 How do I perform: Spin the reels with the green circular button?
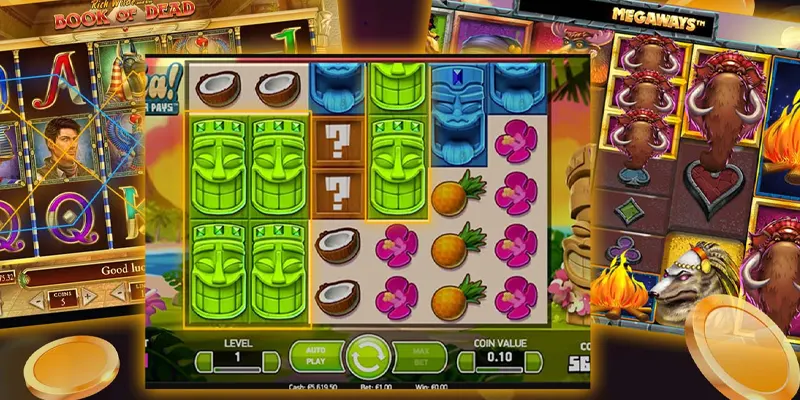pos(367,357)
